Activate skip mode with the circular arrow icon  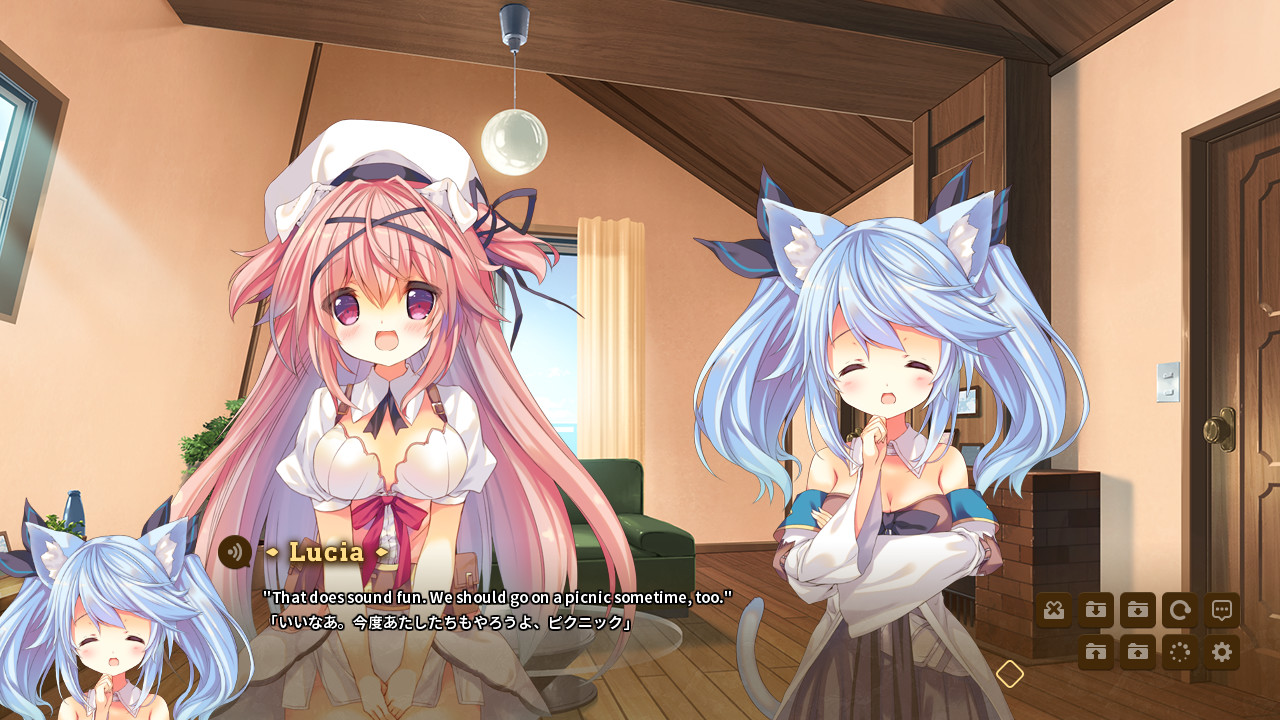click(x=1180, y=611)
